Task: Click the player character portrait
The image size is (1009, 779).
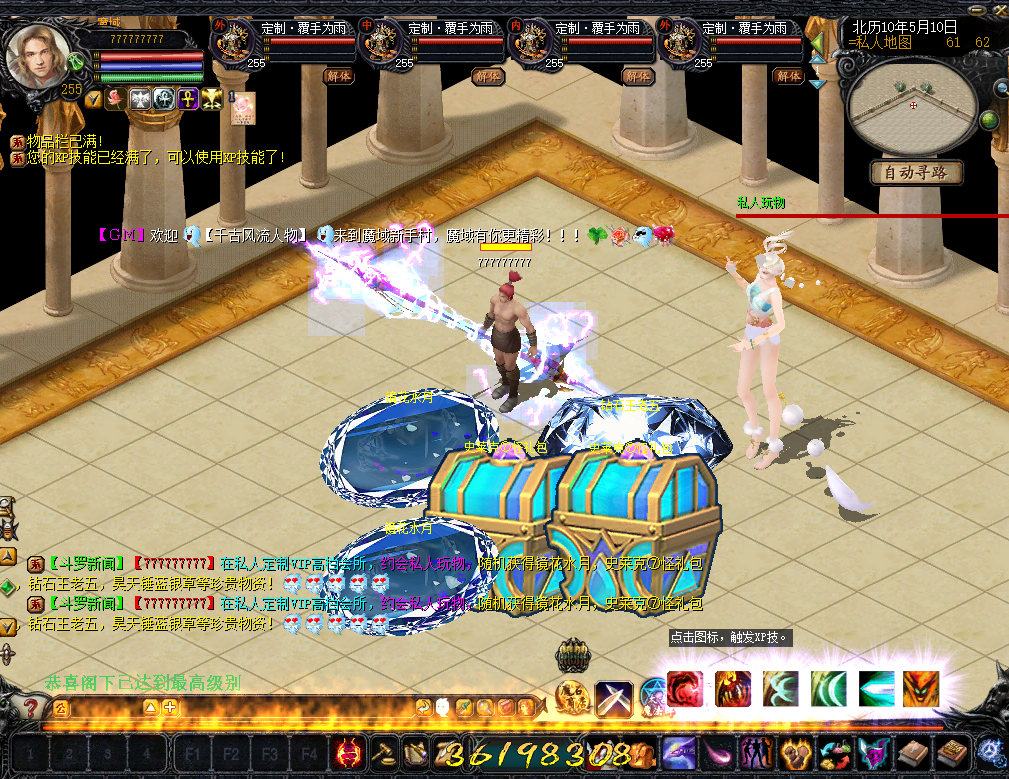Action: tap(38, 55)
